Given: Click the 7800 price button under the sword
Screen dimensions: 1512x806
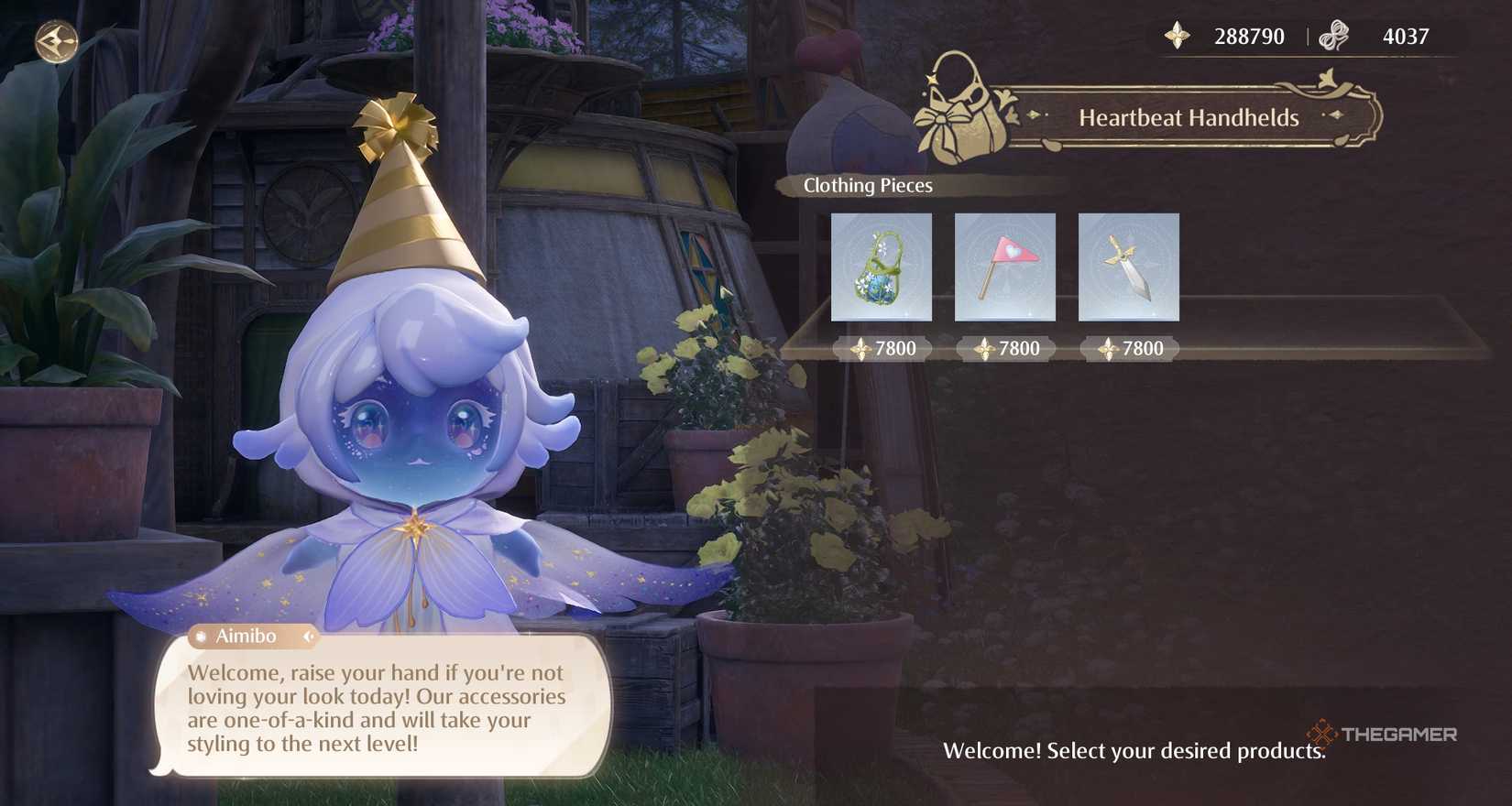Looking at the screenshot, I should click(x=1130, y=348).
